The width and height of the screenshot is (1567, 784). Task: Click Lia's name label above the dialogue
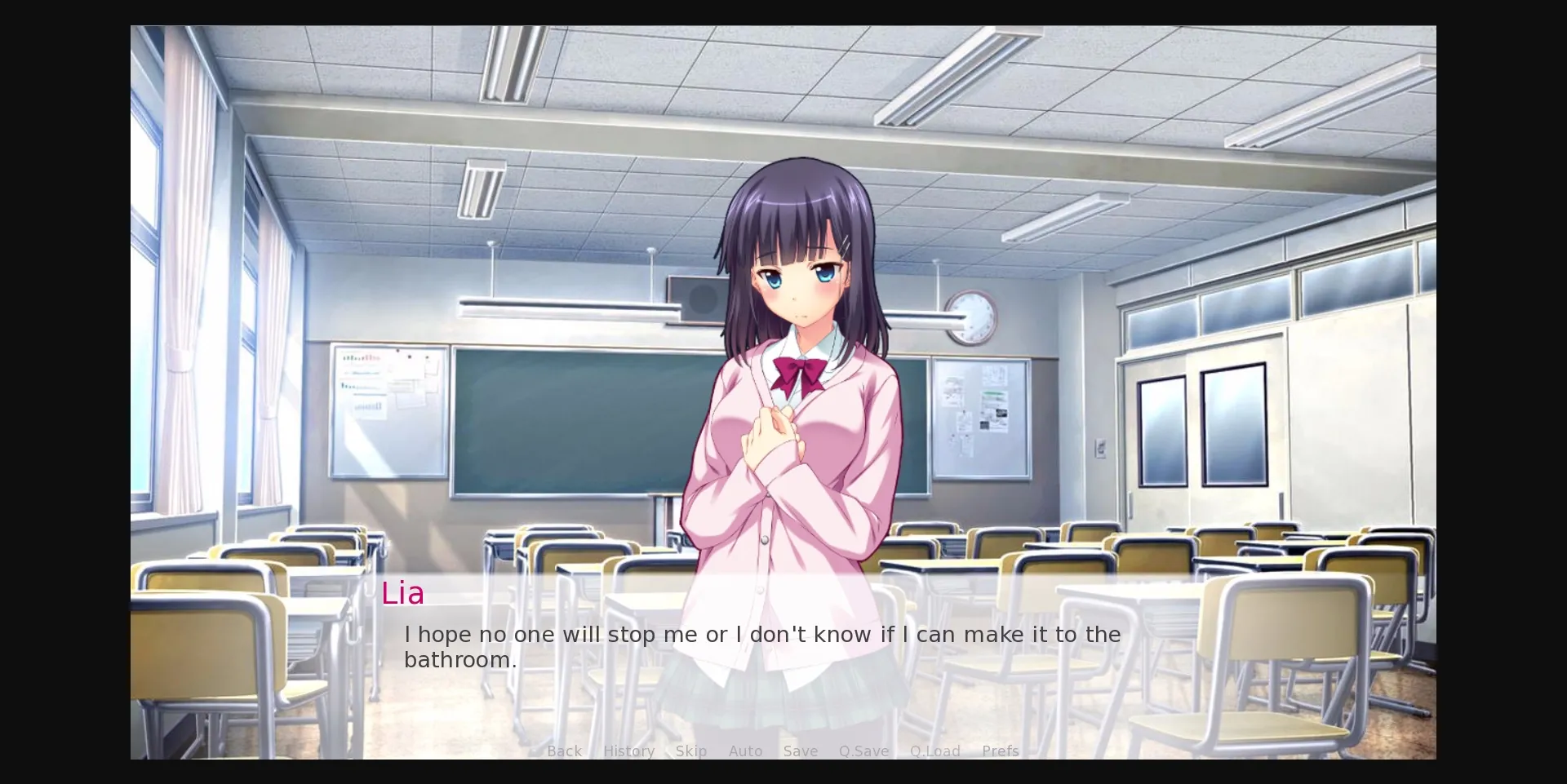tap(403, 593)
